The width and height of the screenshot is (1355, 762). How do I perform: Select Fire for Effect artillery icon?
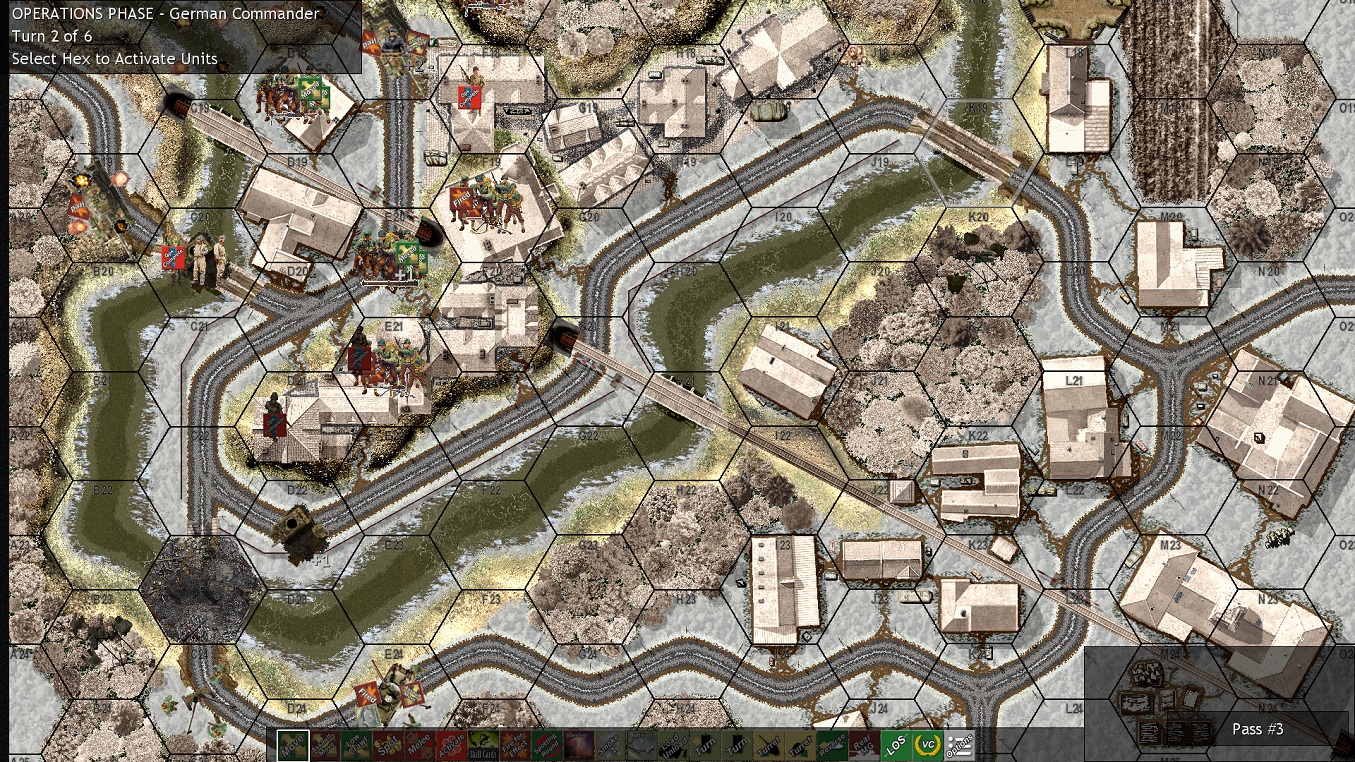[x=515, y=745]
